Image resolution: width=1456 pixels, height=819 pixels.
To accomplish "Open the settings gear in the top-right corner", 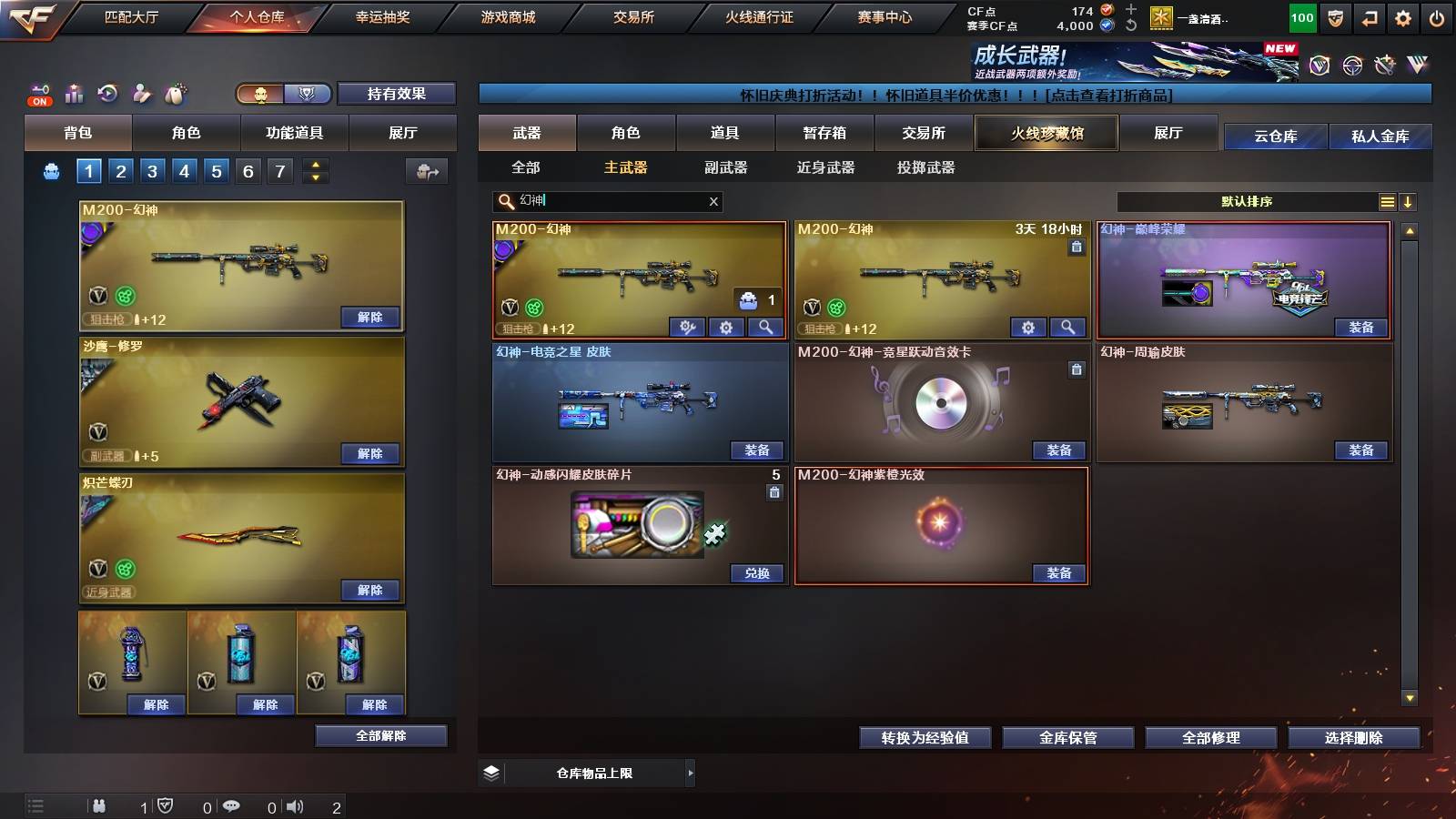I will point(1402,16).
